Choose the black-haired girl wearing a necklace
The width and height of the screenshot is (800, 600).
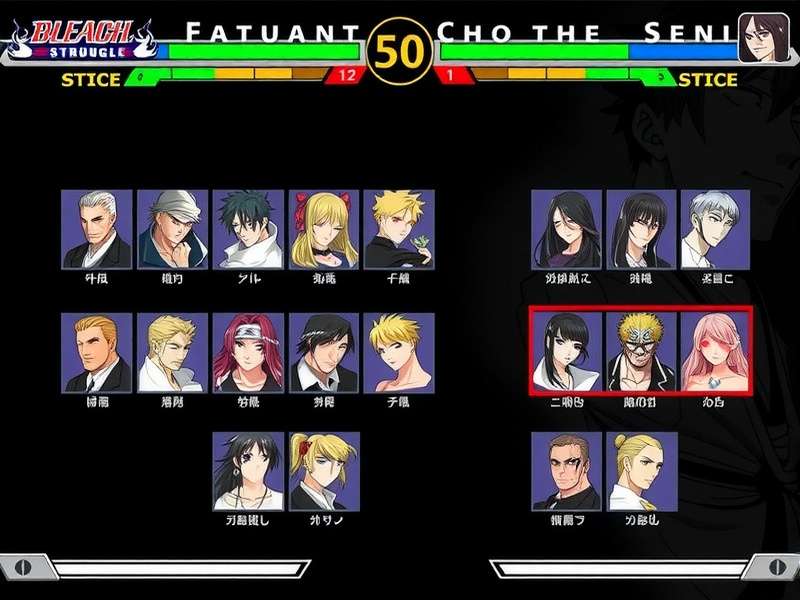point(248,471)
